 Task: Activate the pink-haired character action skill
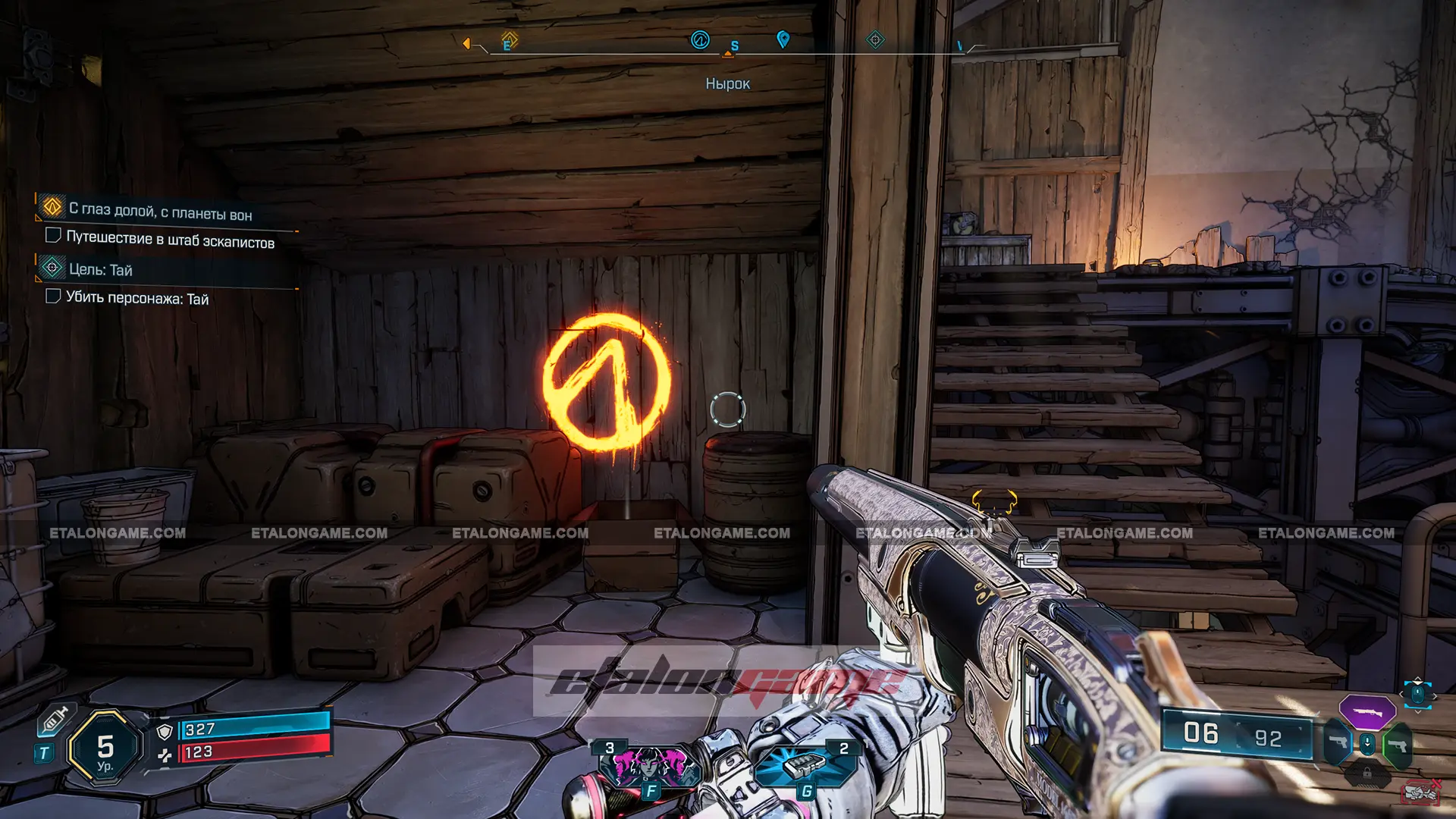coord(649,764)
